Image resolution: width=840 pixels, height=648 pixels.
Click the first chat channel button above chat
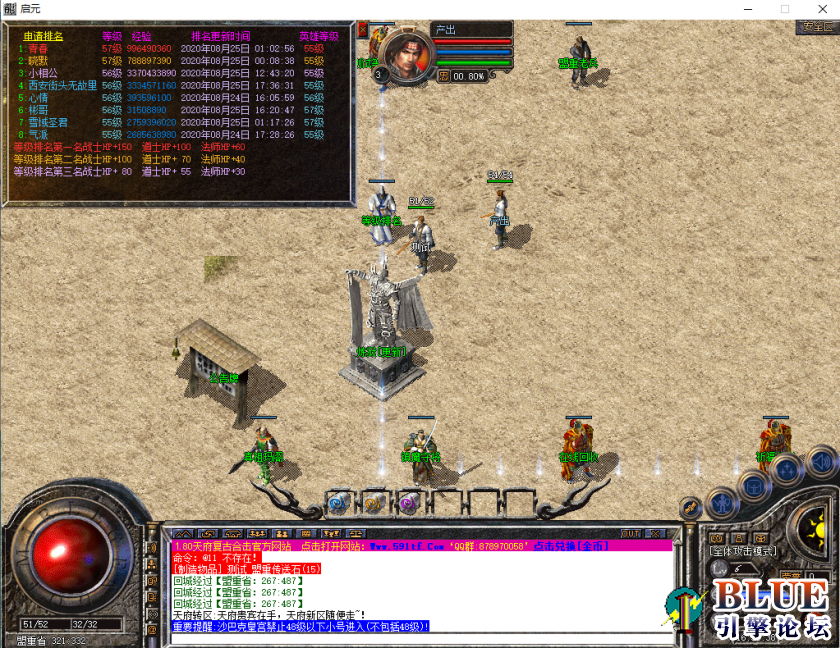pos(183,533)
